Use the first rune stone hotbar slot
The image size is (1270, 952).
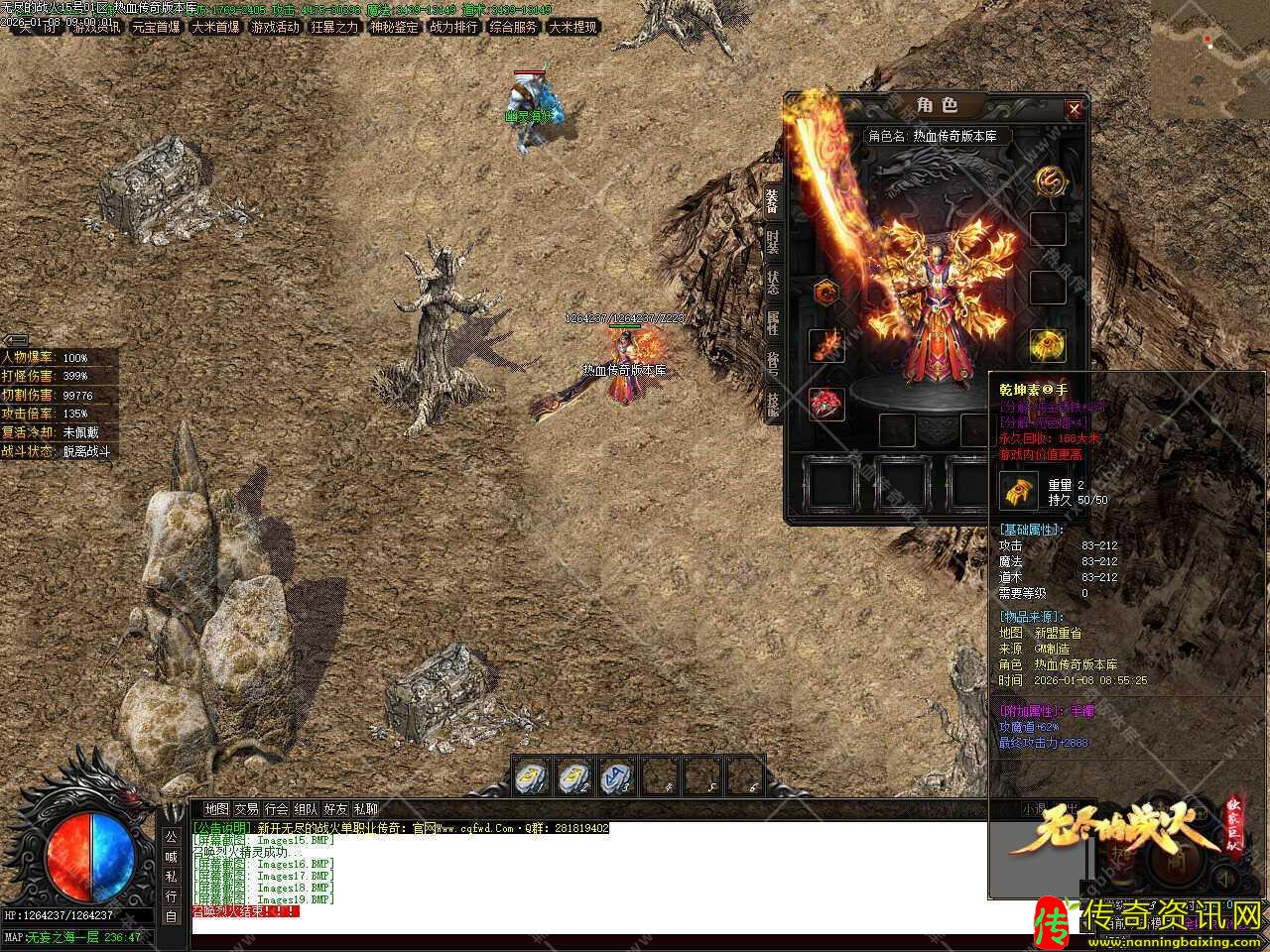531,776
